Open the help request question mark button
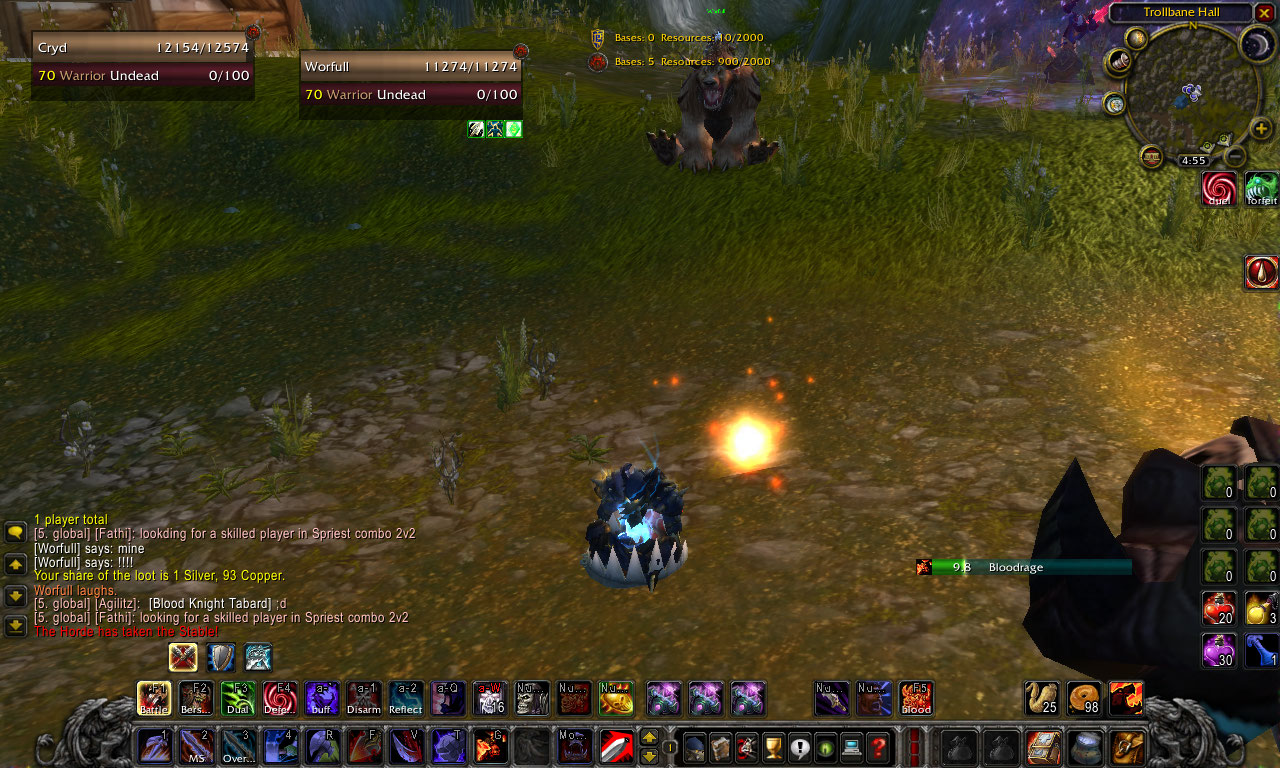 pyautogui.click(x=877, y=746)
